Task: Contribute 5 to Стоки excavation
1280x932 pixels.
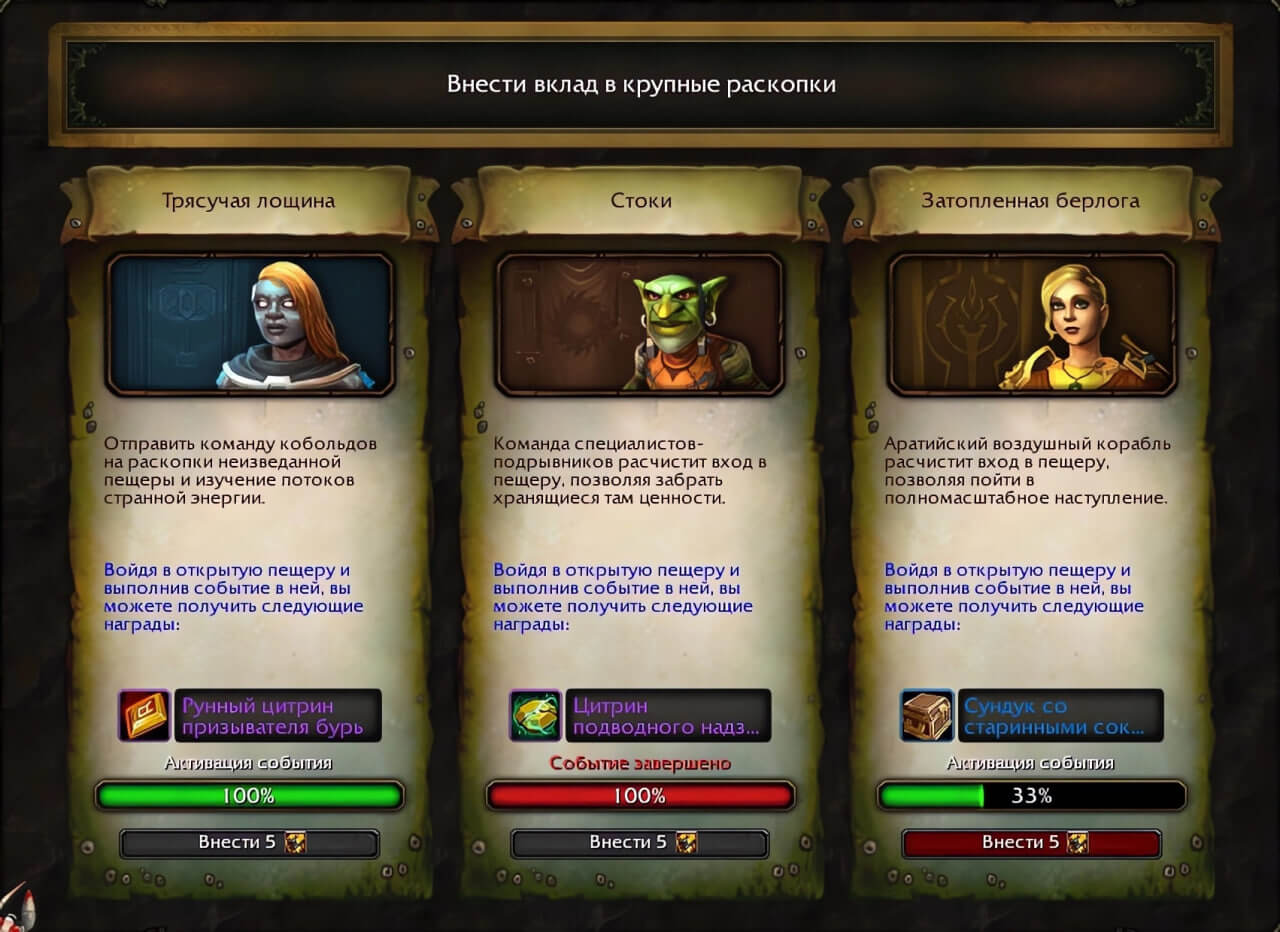Action: click(640, 843)
